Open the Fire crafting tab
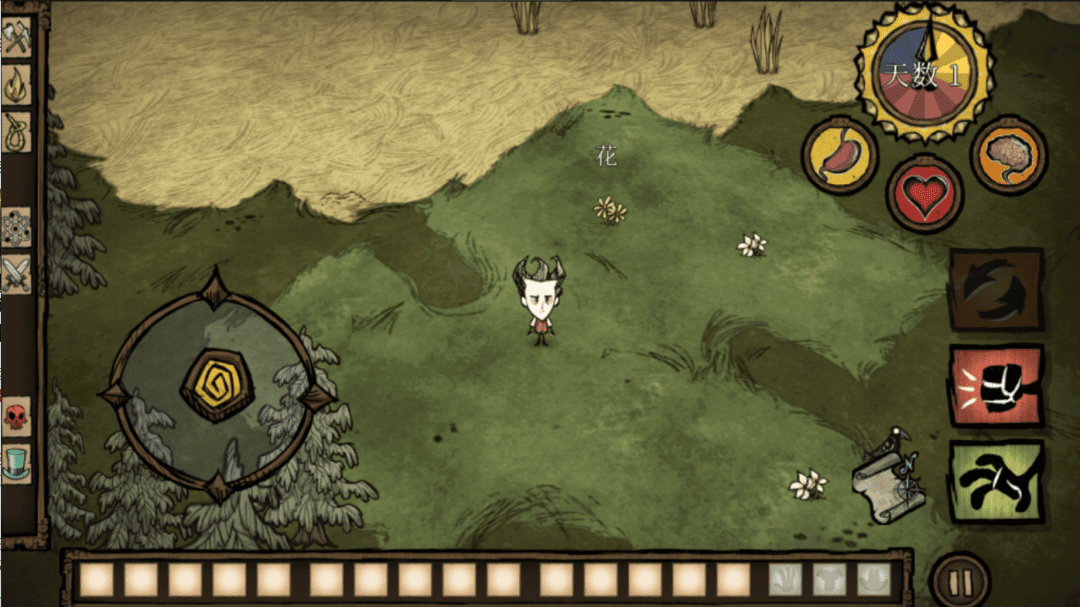The image size is (1080, 607). tap(17, 85)
